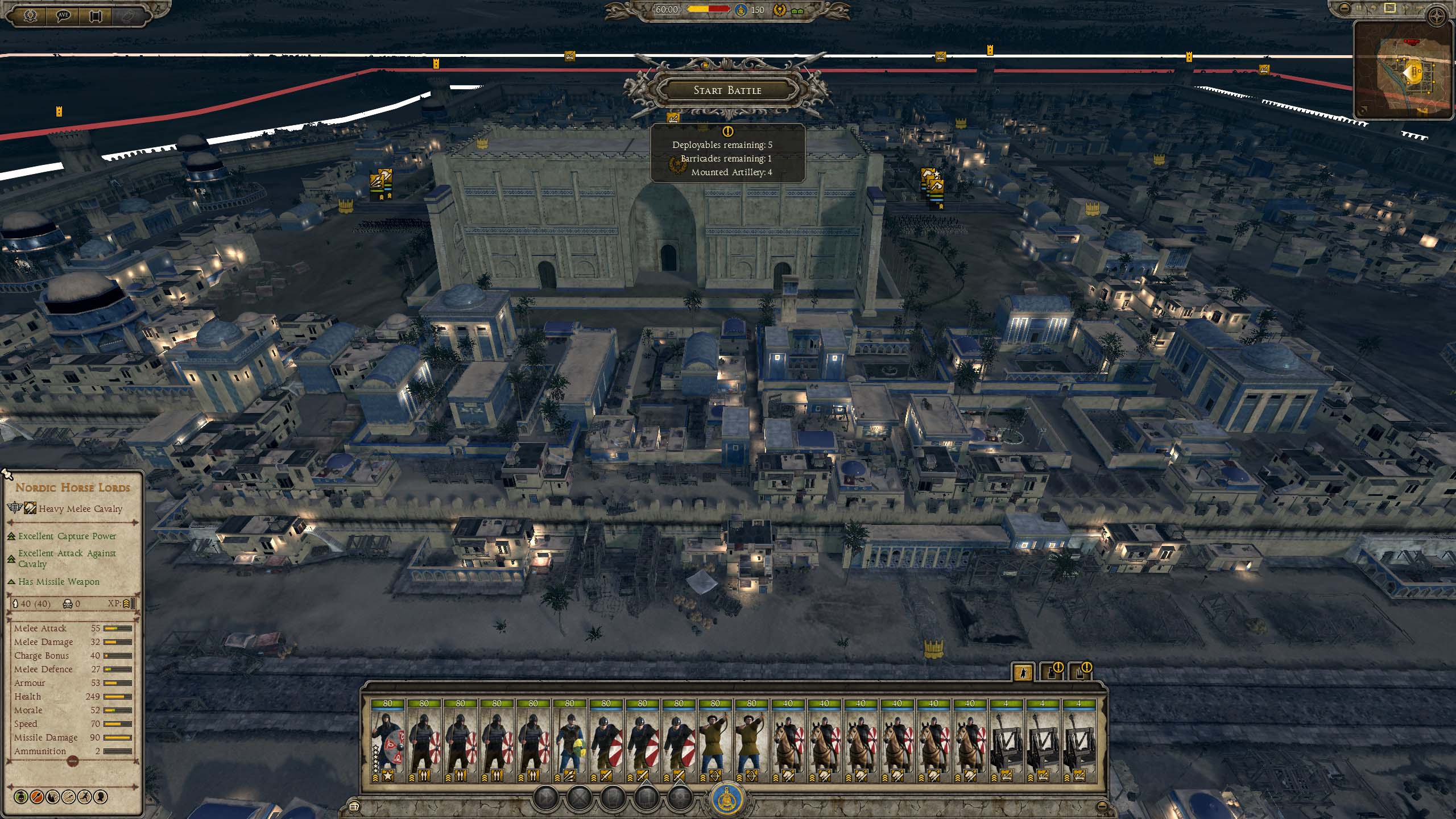The width and height of the screenshot is (1456, 819).
Task: Open the hand barricades tab with alert
Action: (1080, 673)
